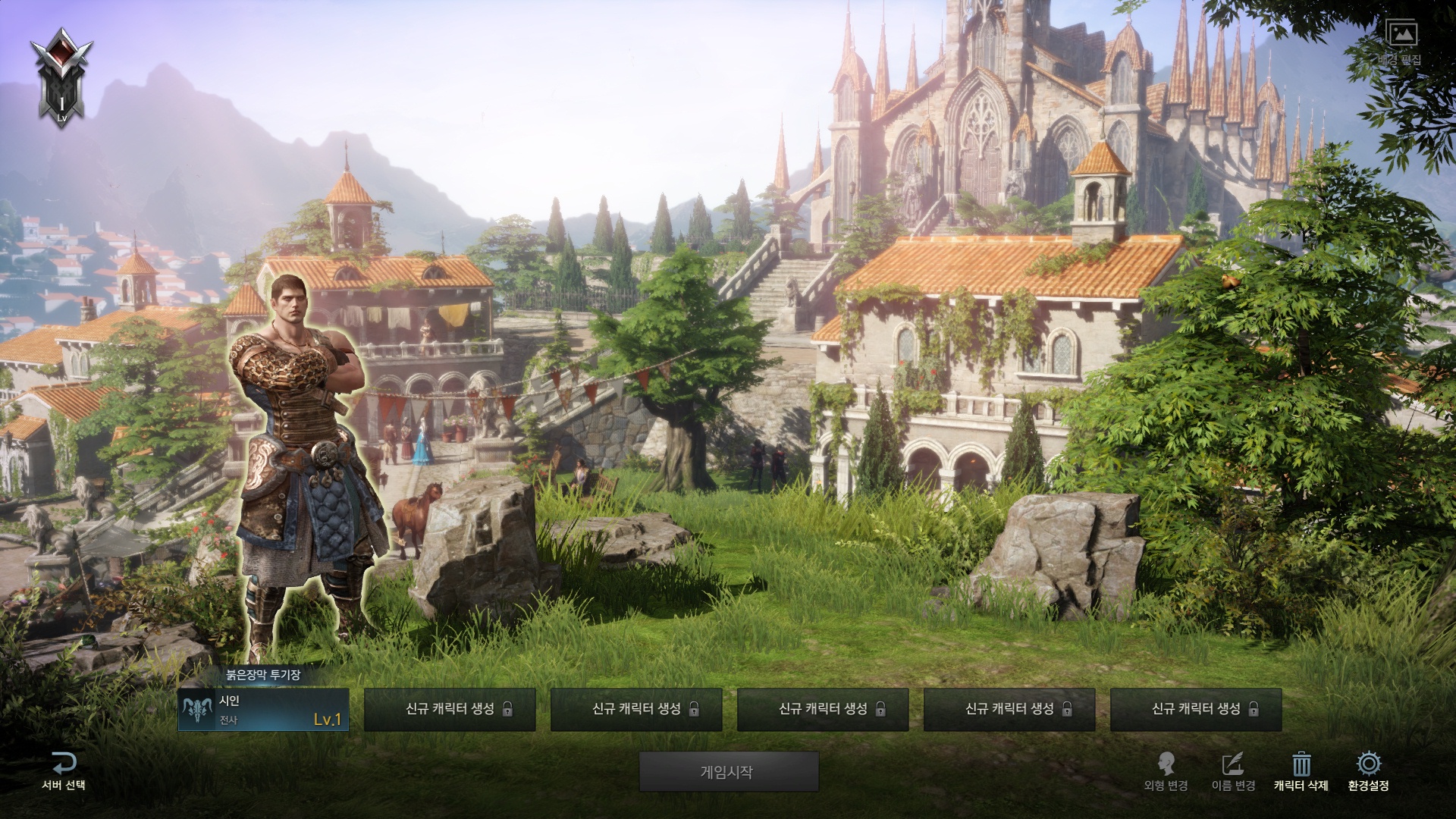1456x819 pixels.
Task: Select the 시인 Lv.1 warrior character slot
Action: [x=263, y=710]
